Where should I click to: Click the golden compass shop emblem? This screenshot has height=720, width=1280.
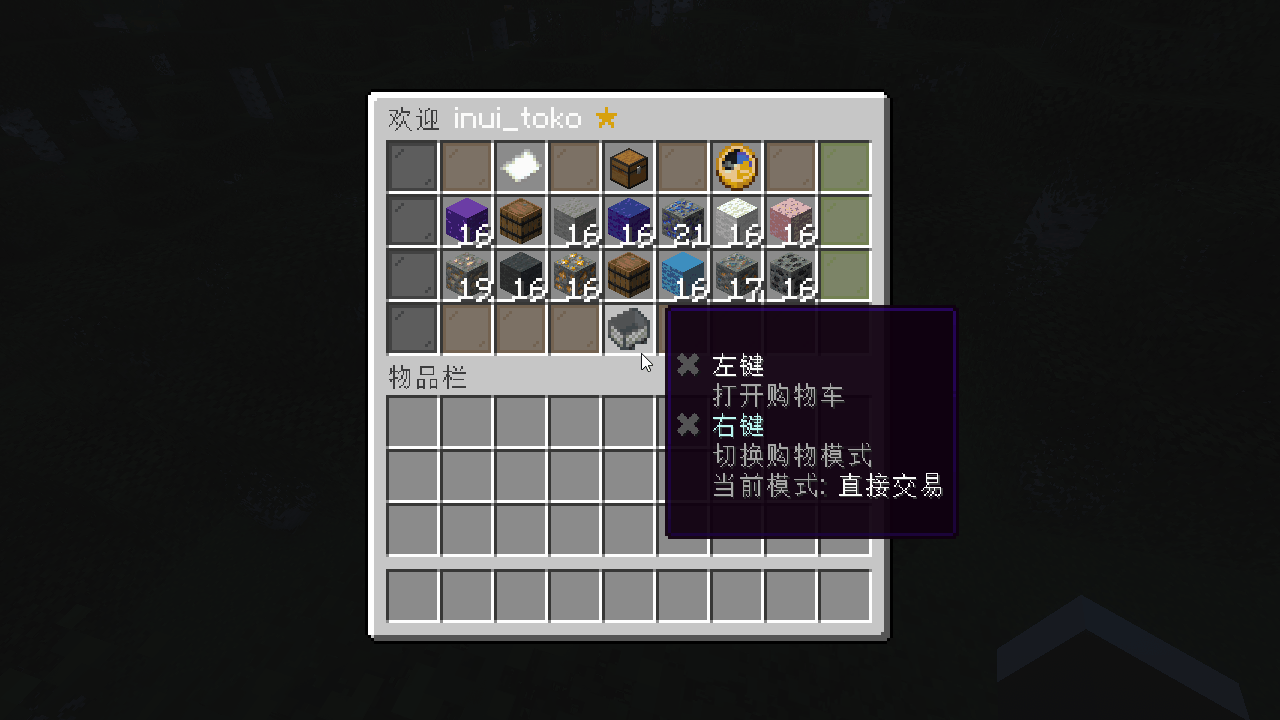[x=736, y=167]
